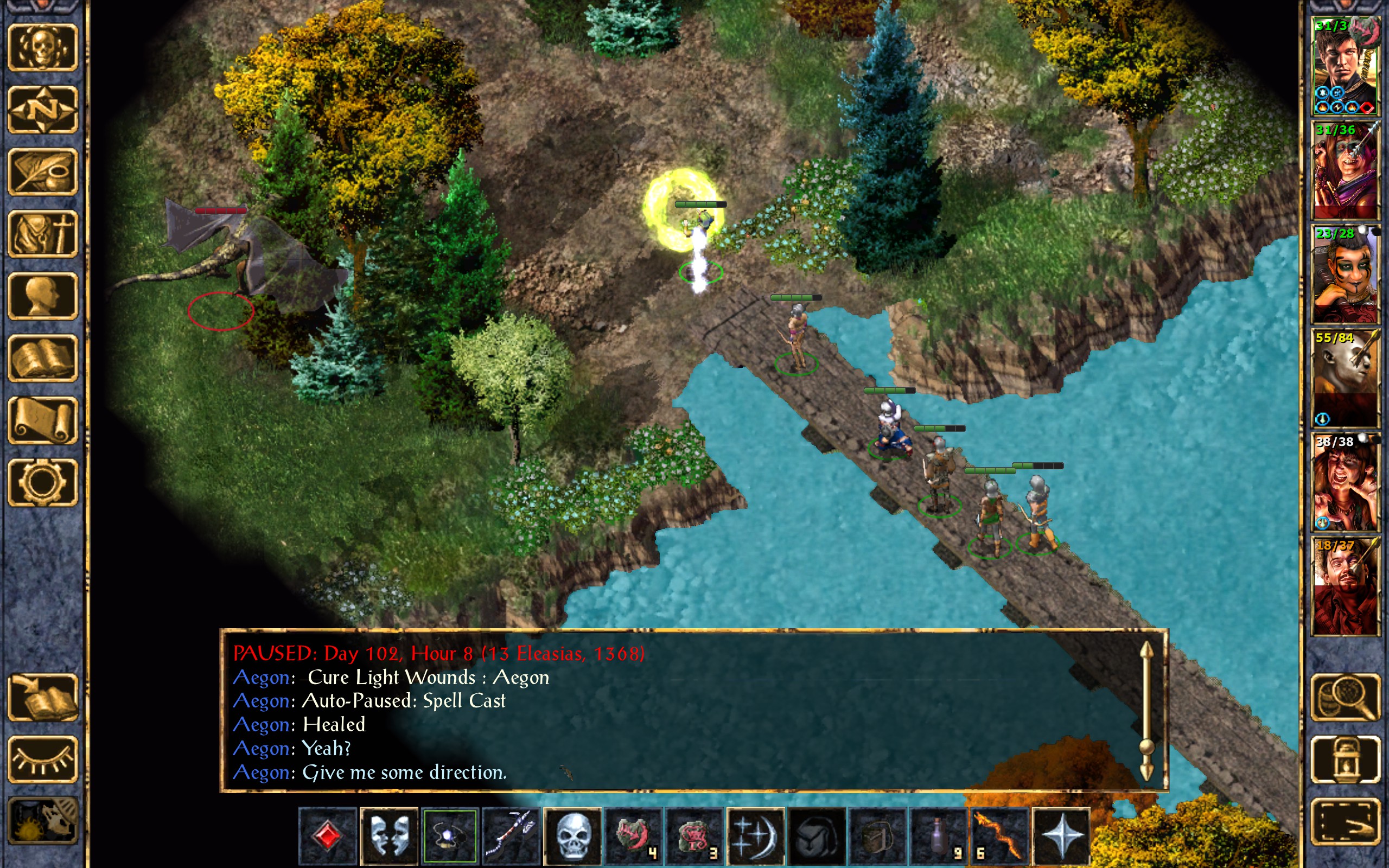Activate the Turn Undead skull icon
The width and height of the screenshot is (1389, 868).
[x=572, y=836]
